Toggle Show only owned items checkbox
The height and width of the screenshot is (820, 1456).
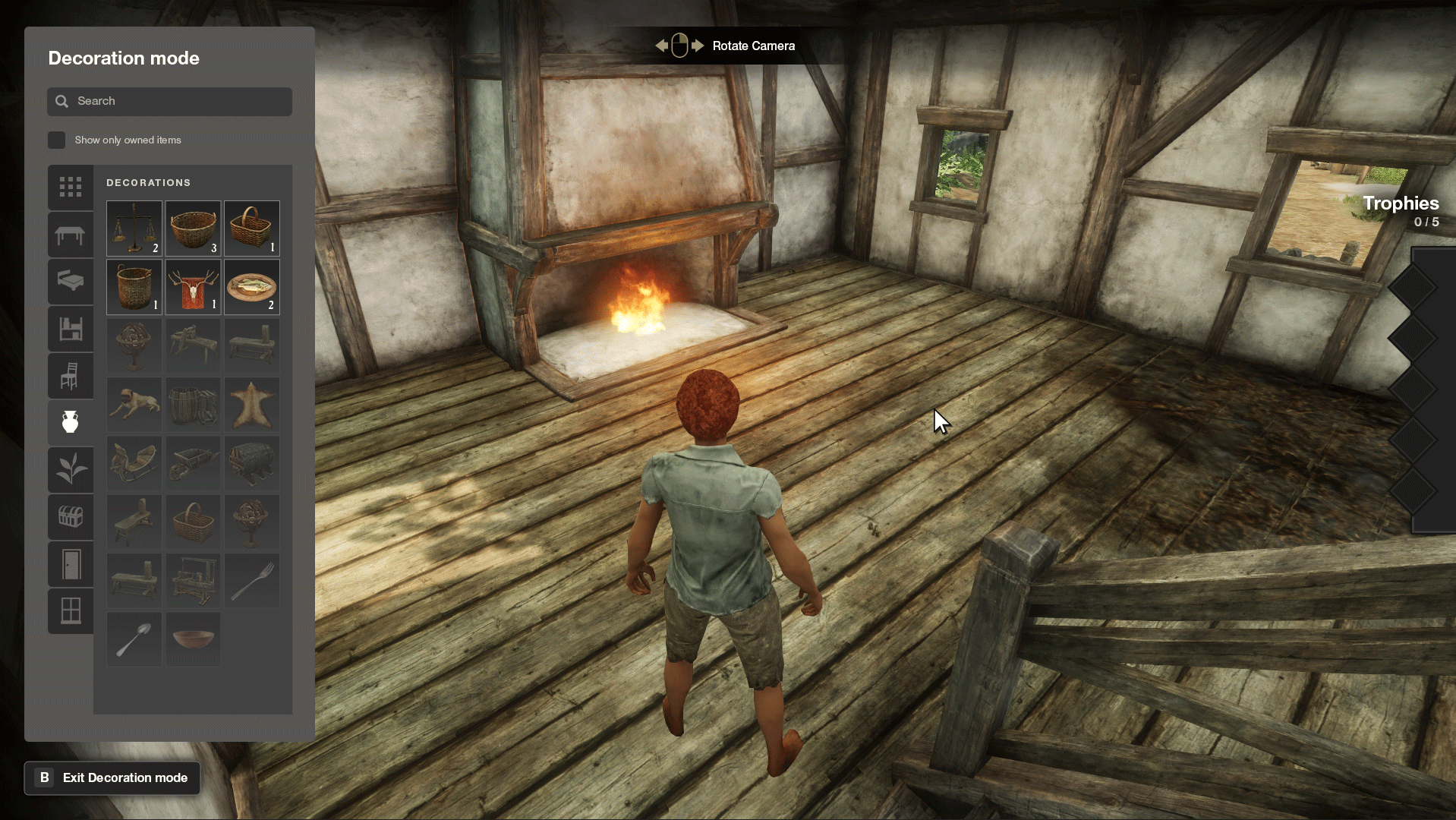pos(57,140)
